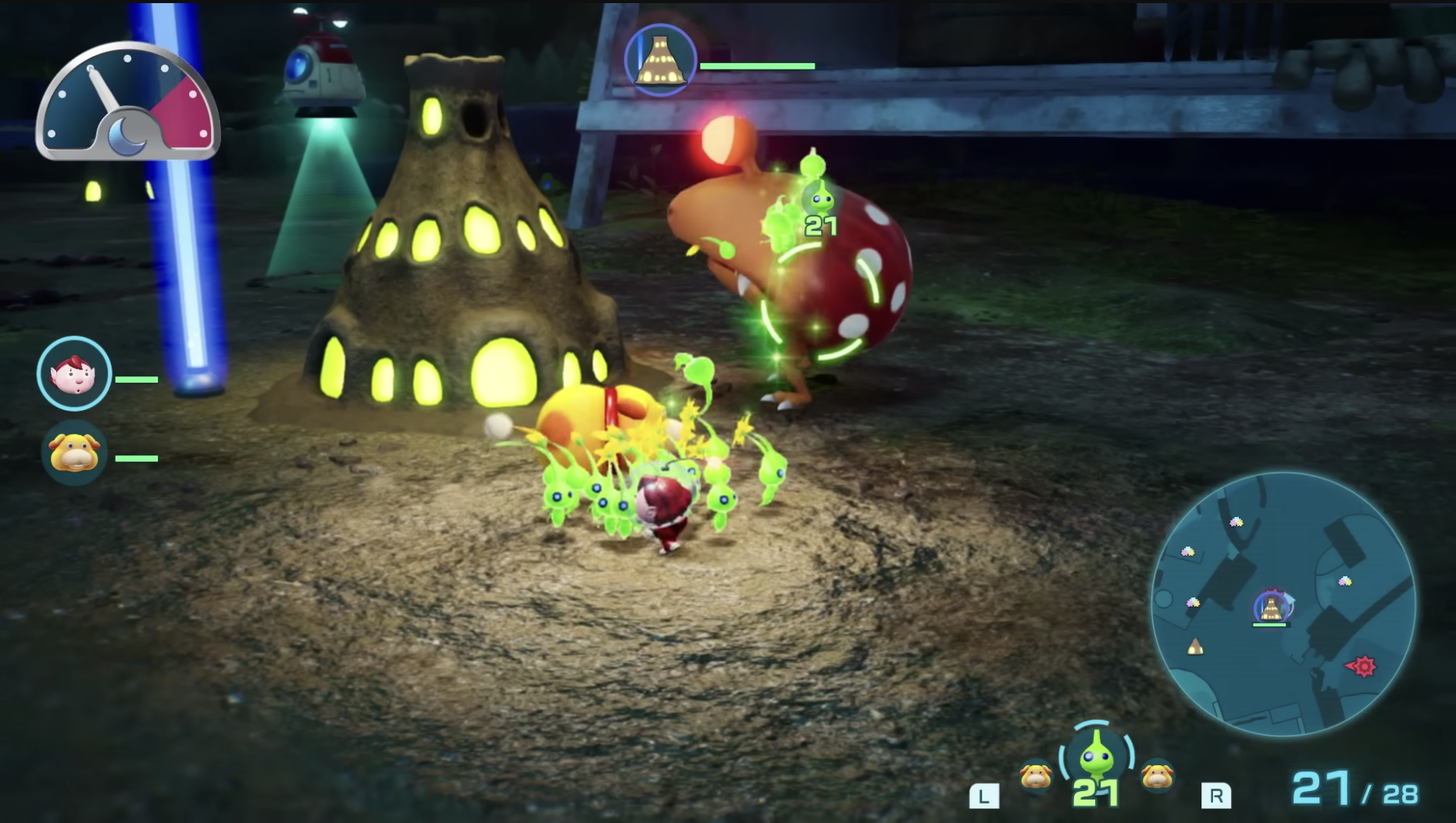Viewport: 1456px width, 823px height.
Task: Click the Lumiknoll health icon
Action: (x=660, y=60)
